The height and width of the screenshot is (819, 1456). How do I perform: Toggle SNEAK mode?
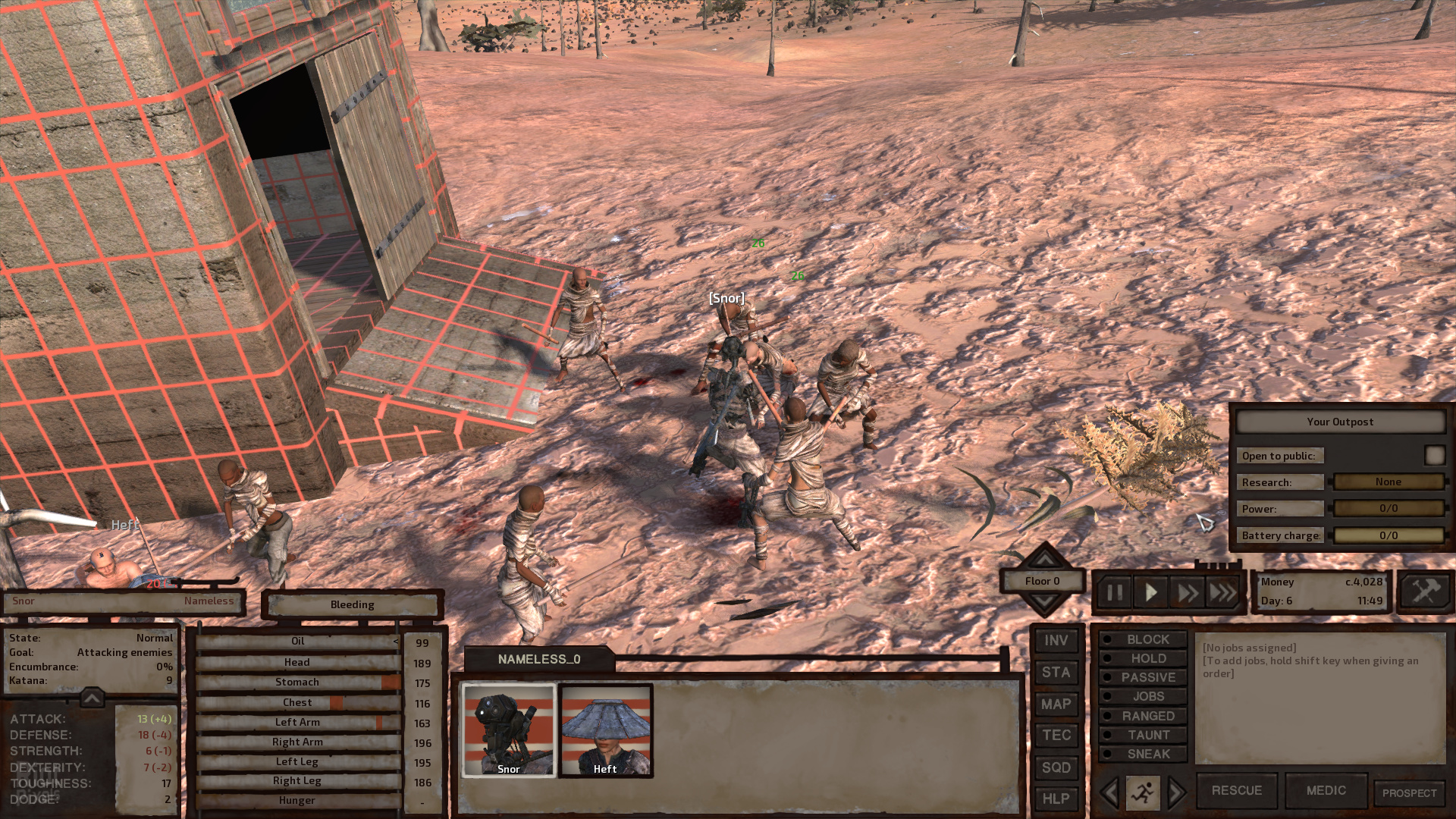(1144, 755)
